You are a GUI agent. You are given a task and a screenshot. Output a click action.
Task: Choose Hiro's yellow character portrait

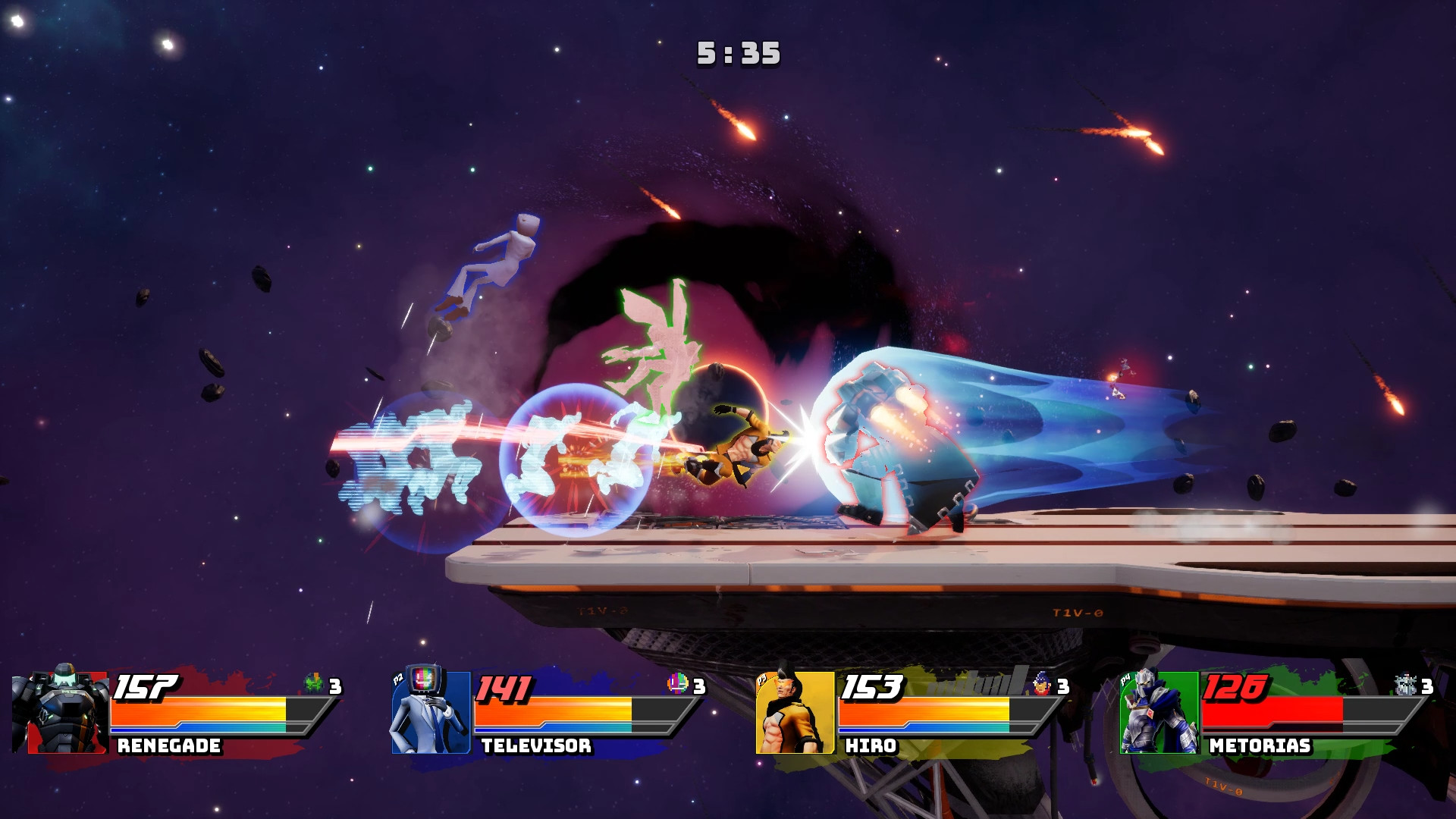(x=794, y=712)
